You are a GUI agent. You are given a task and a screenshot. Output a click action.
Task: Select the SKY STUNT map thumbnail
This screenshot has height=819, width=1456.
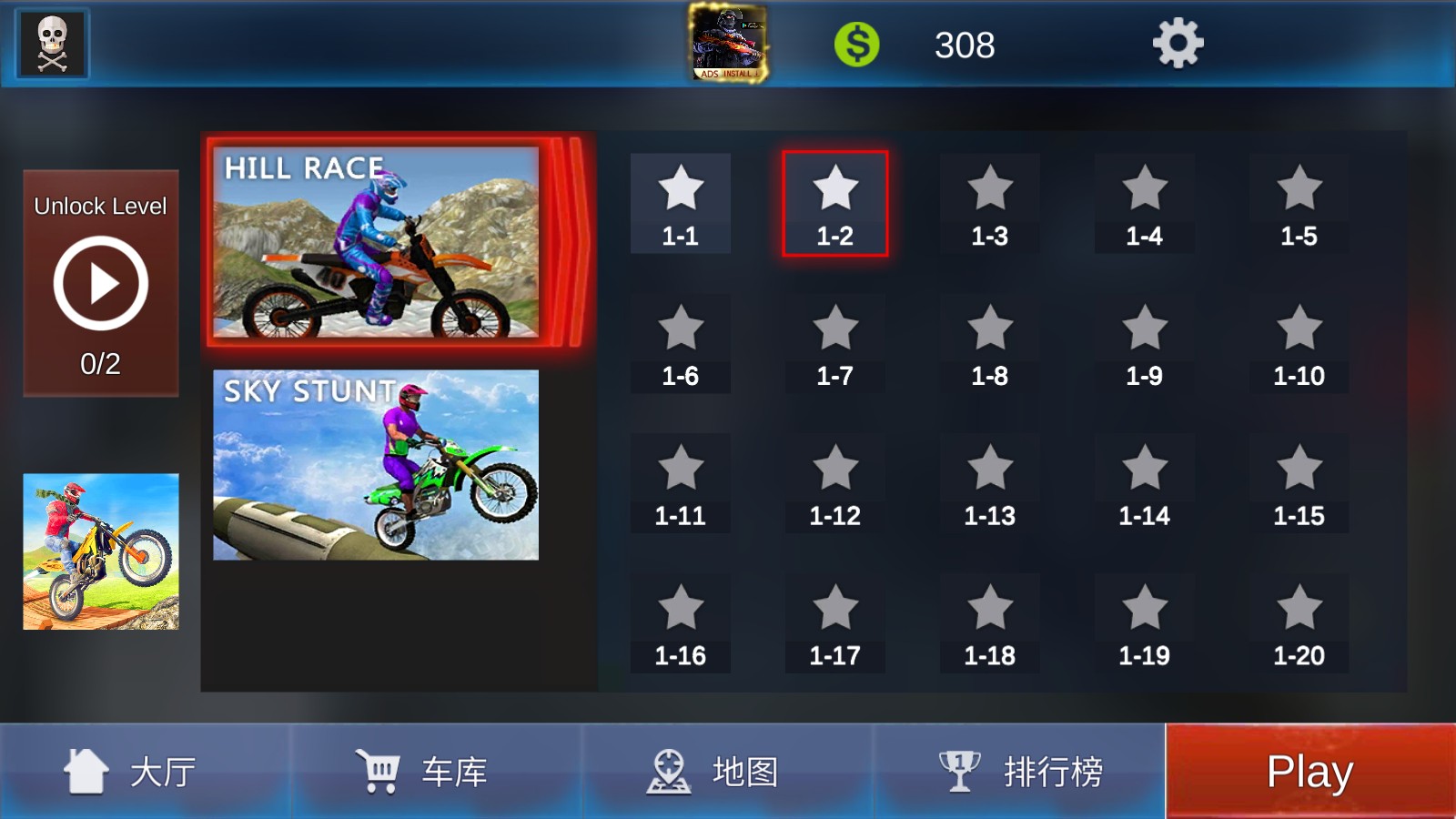(375, 464)
